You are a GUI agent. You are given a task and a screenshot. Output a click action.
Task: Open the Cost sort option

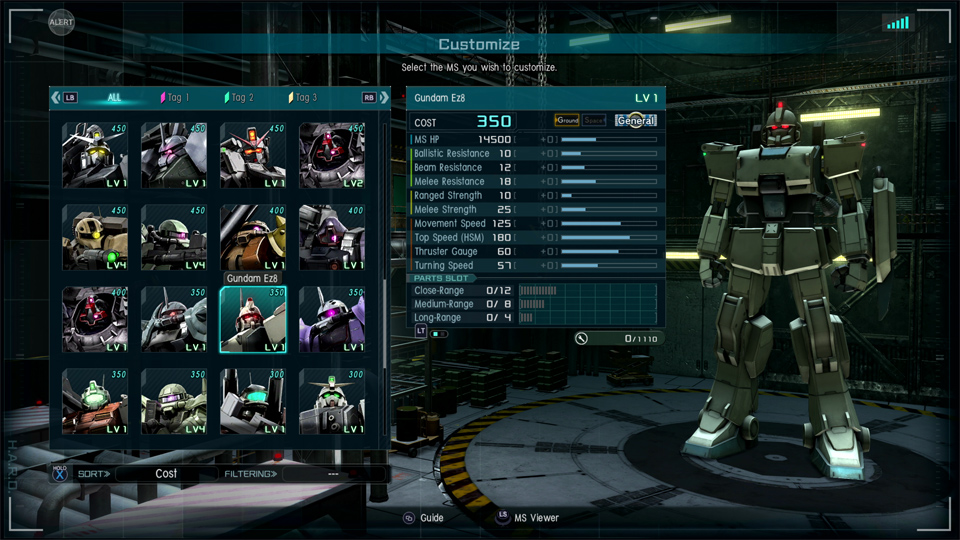point(166,473)
